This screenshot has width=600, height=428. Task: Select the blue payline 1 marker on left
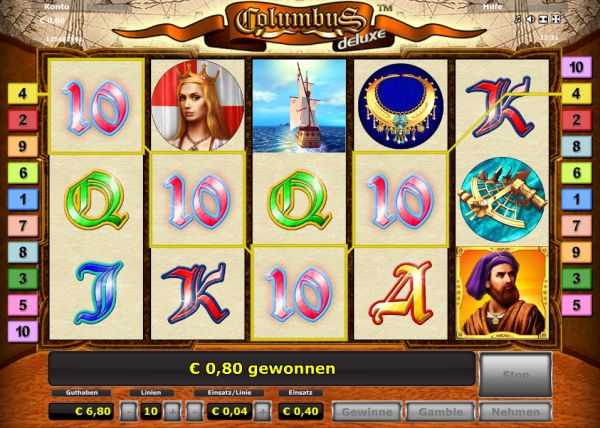tap(22, 199)
